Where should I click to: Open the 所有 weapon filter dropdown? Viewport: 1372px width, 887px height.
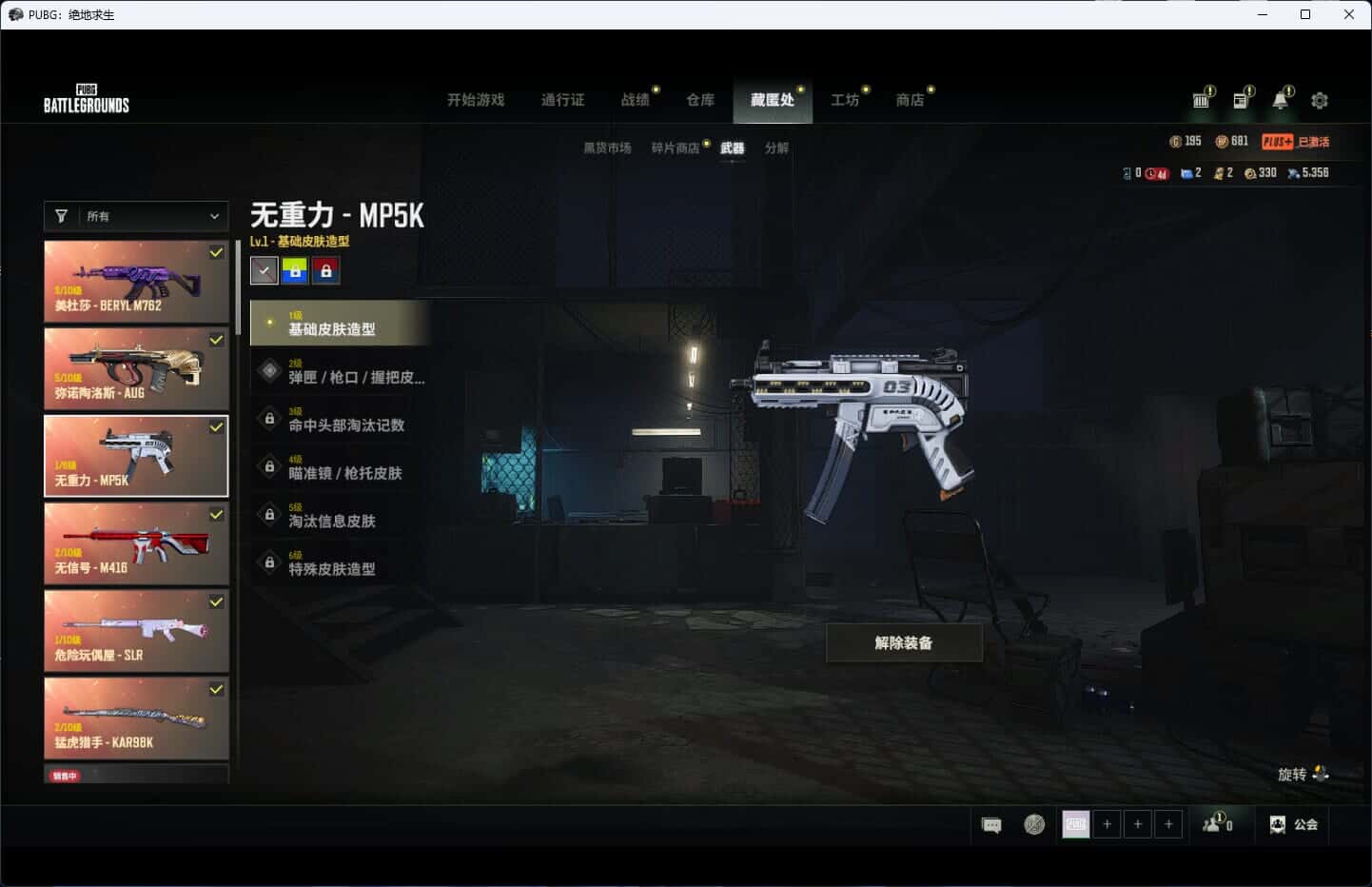point(136,216)
